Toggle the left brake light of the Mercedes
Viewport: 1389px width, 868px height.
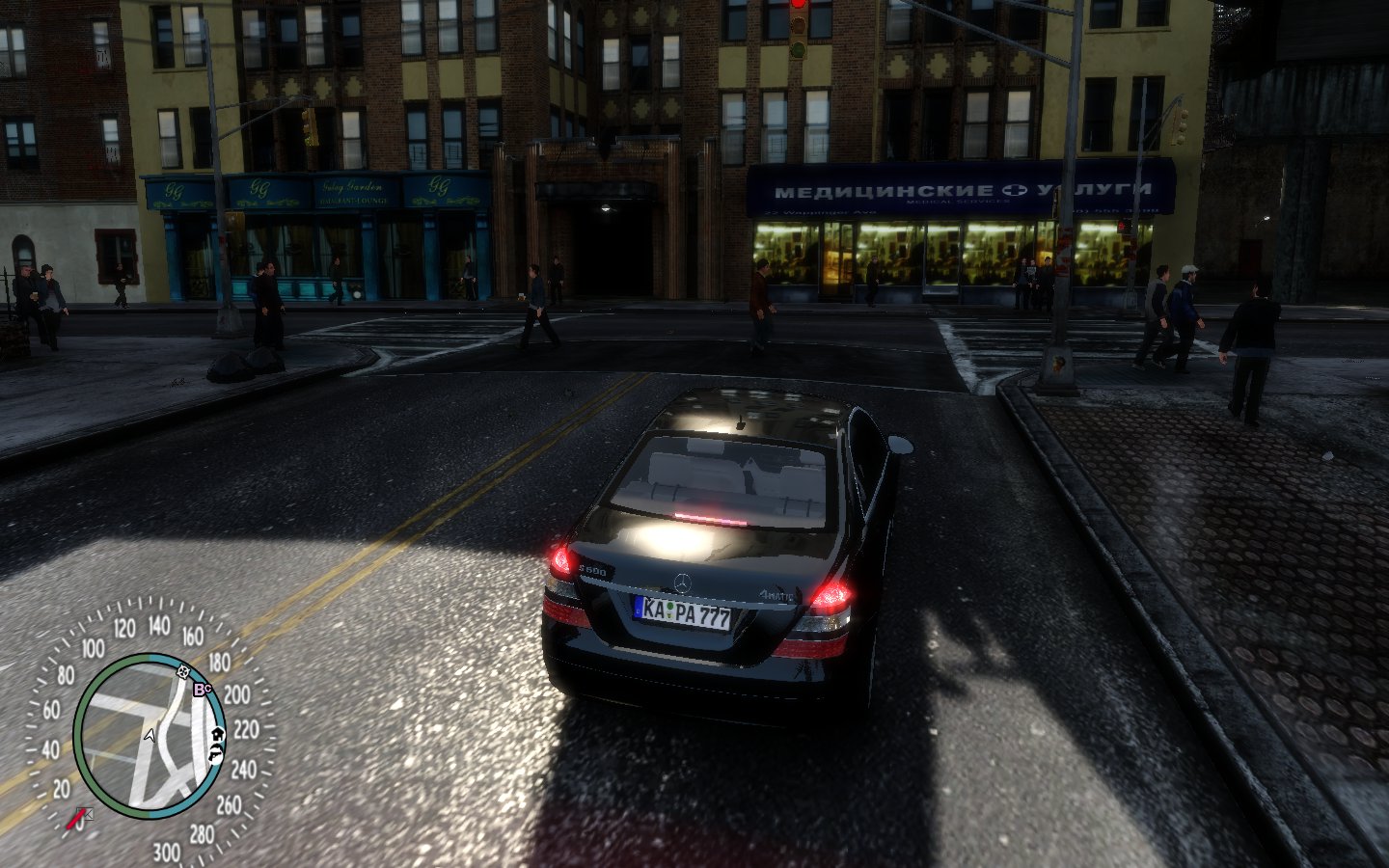[x=560, y=560]
